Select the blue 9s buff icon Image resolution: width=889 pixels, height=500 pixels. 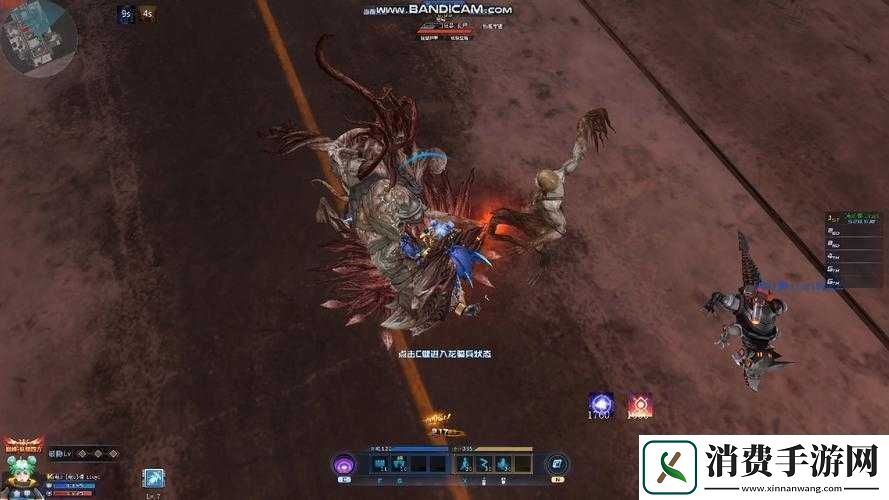point(126,14)
